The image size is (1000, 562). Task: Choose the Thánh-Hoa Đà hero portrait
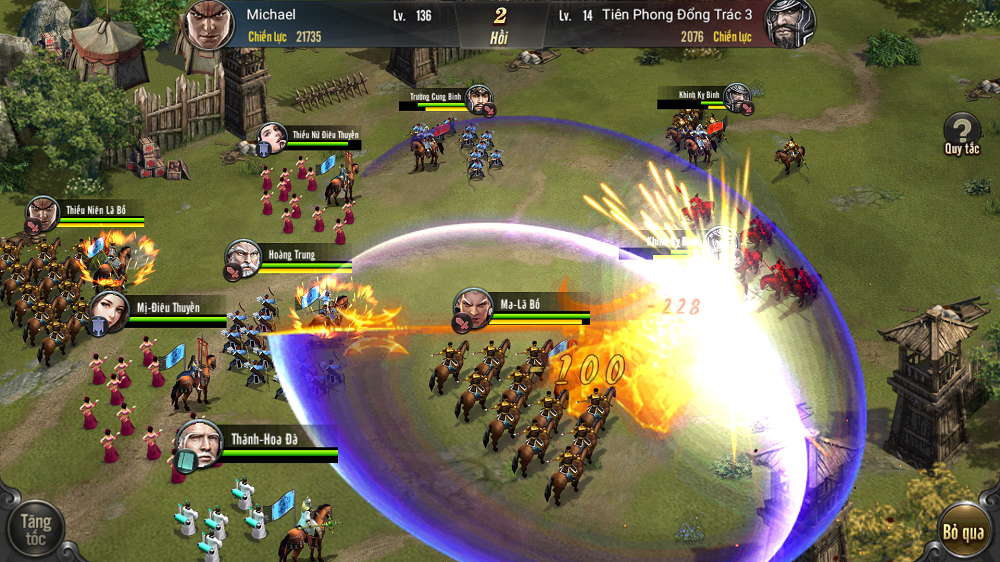198,443
